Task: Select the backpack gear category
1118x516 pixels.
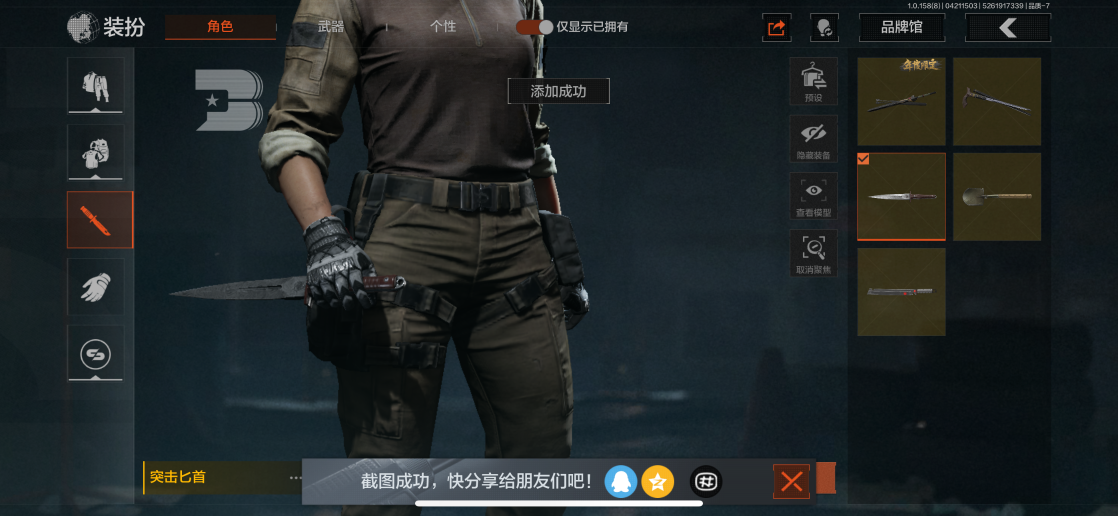Action: pos(96,152)
